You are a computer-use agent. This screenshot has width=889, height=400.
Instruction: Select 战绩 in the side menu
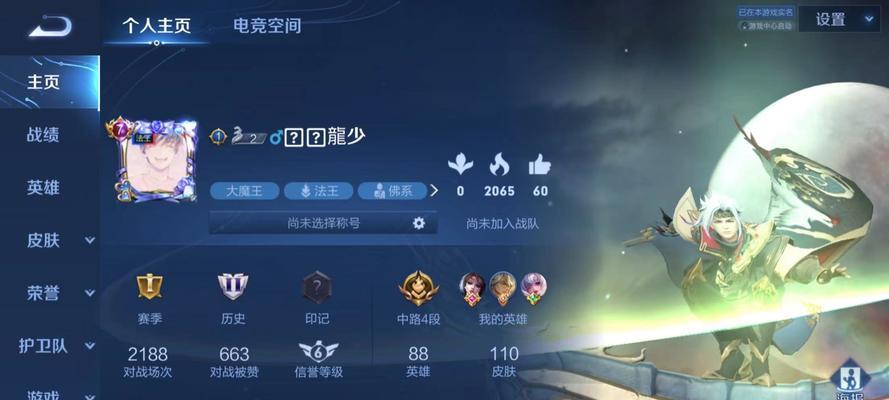(x=43, y=135)
